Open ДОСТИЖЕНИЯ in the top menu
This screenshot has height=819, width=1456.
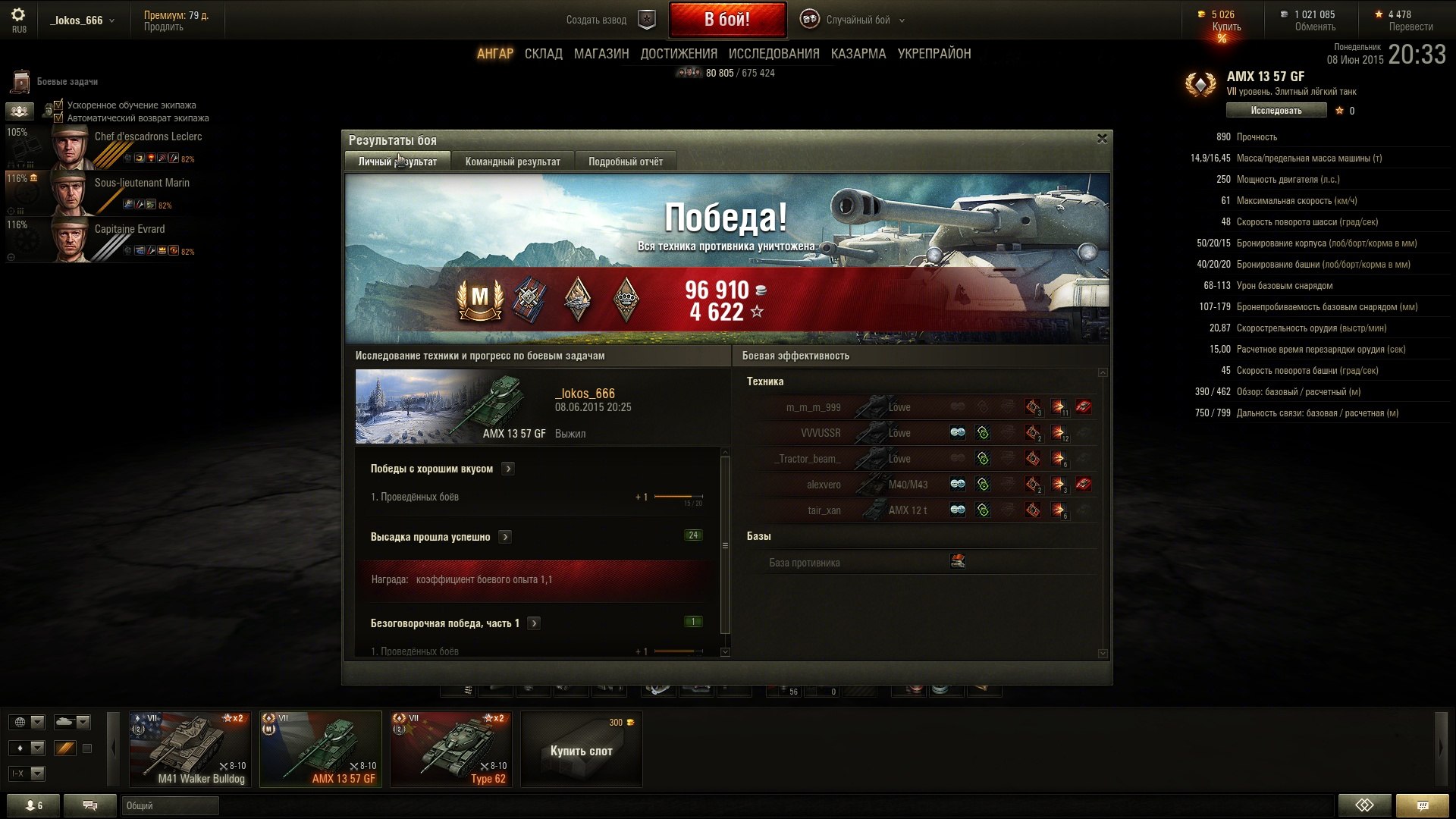(679, 54)
